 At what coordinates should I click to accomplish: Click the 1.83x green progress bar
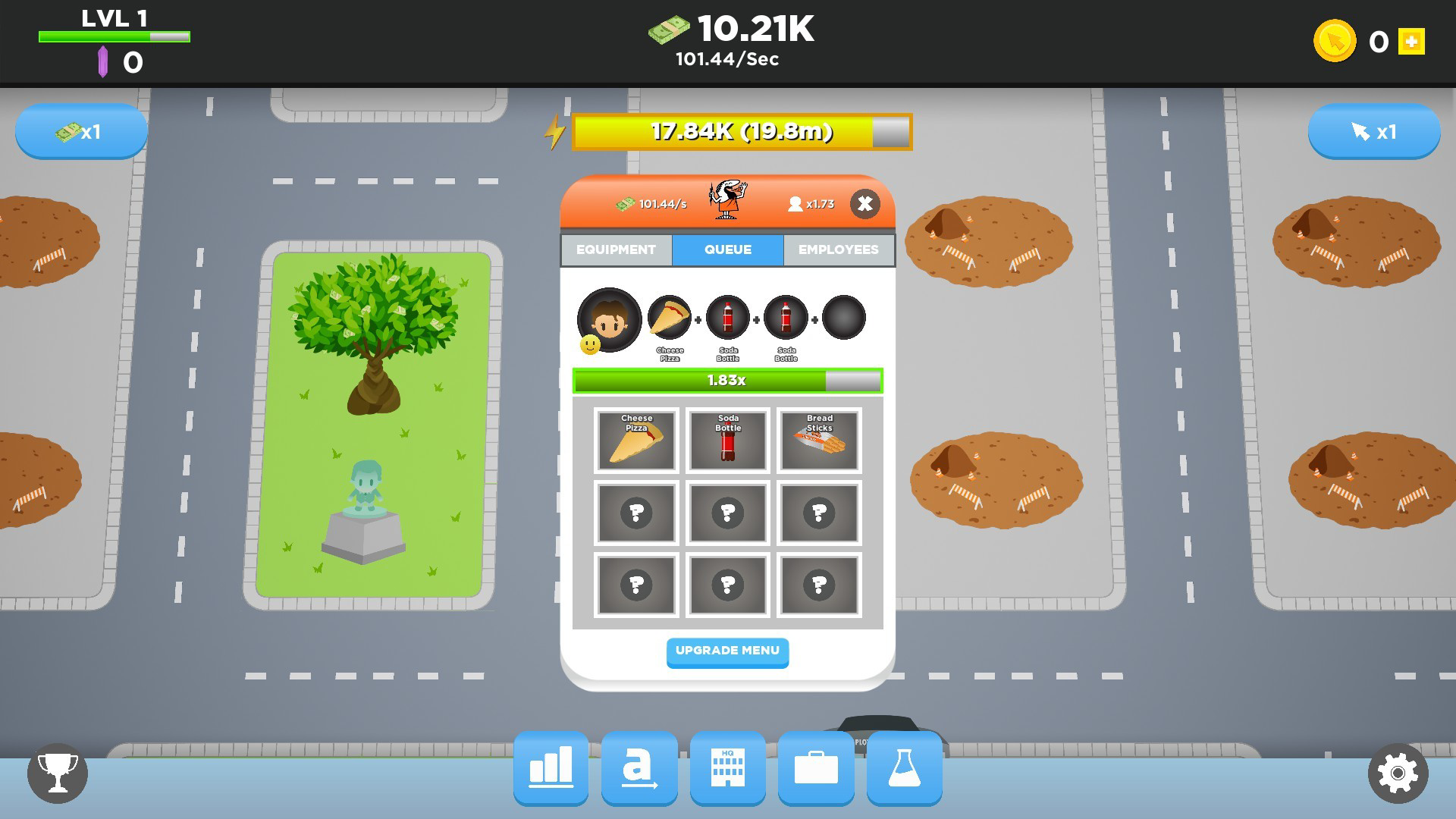727,381
